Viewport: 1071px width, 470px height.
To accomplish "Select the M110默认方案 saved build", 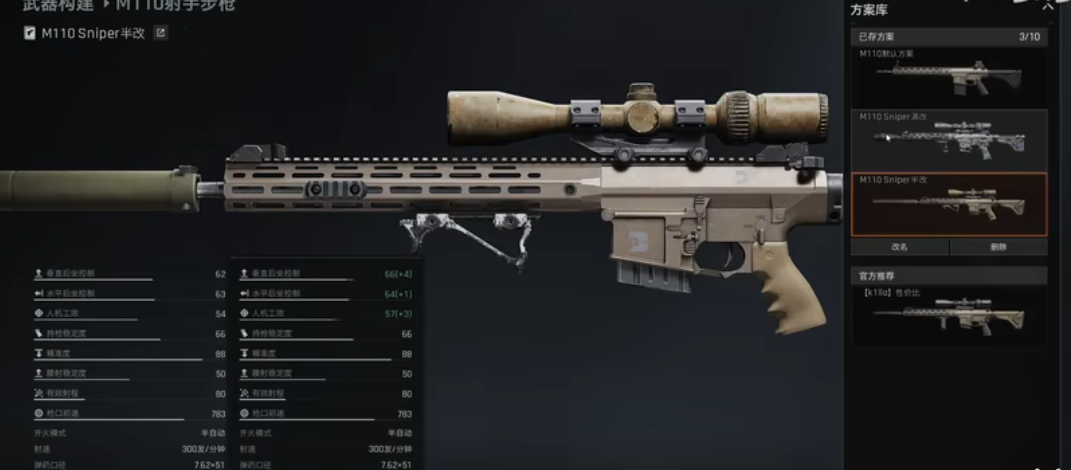I will click(948, 75).
